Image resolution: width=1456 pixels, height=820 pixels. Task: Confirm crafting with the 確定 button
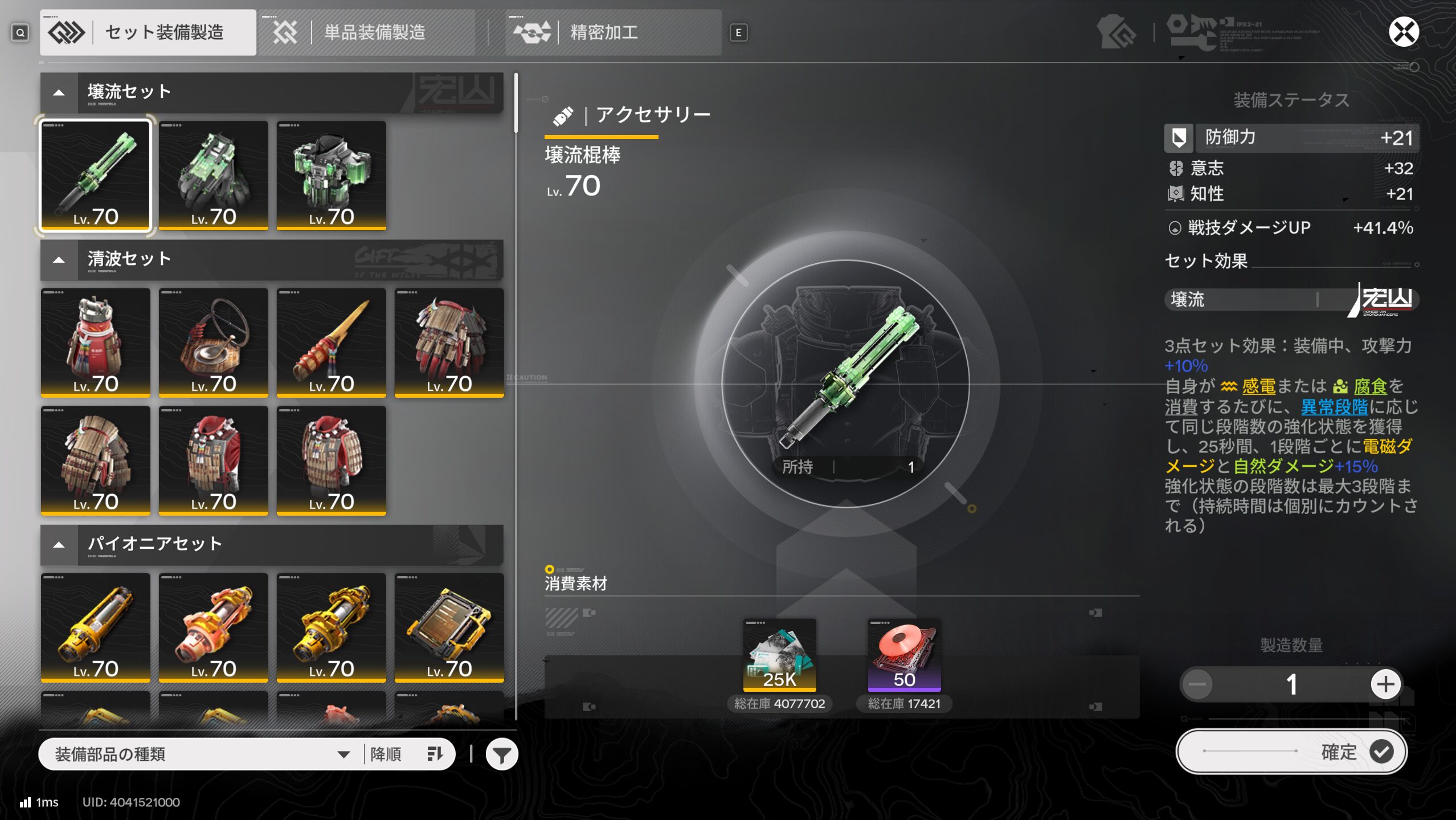coord(1291,752)
